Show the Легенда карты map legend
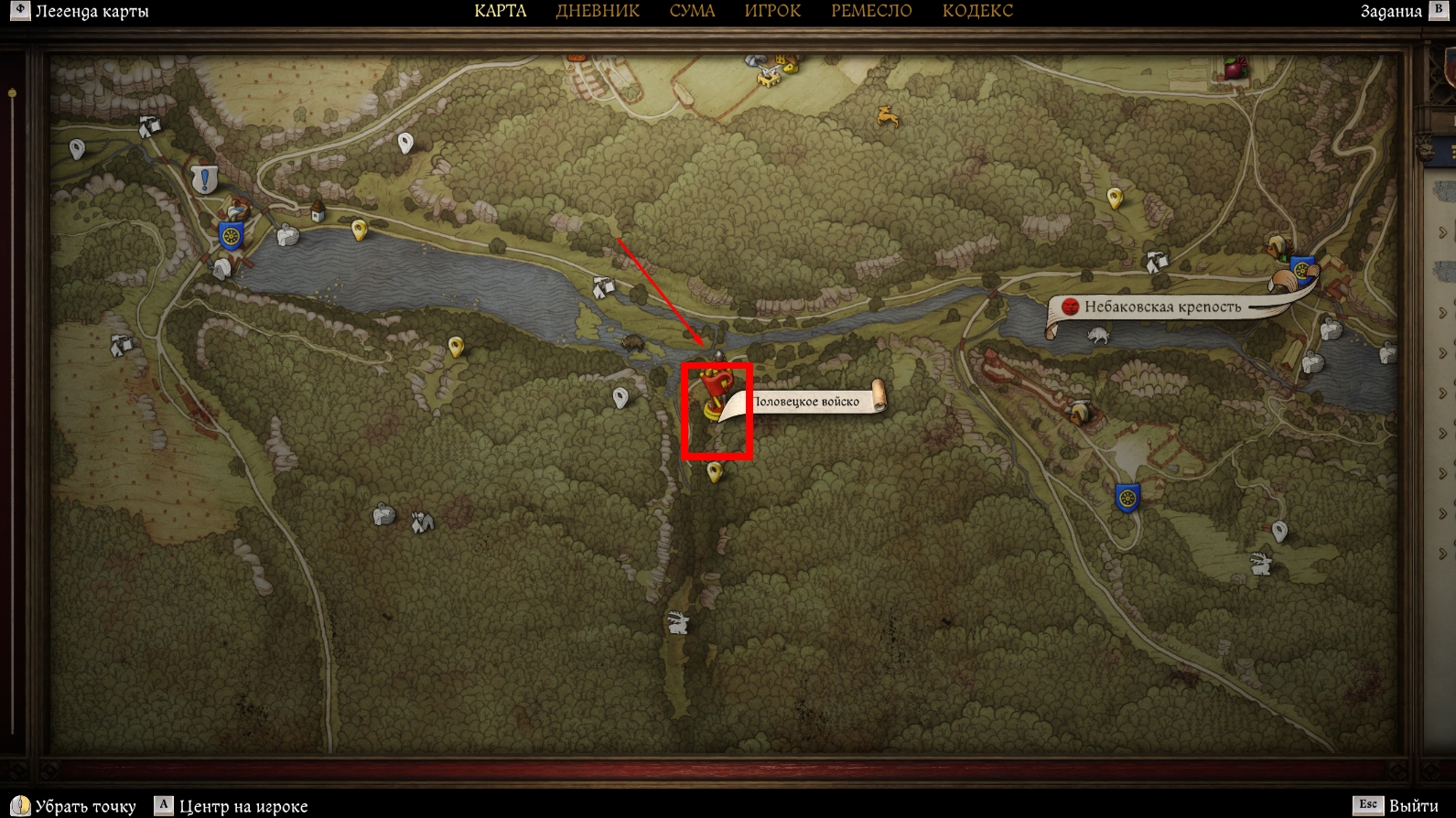Screen dimensions: 1456x818 tap(91, 12)
